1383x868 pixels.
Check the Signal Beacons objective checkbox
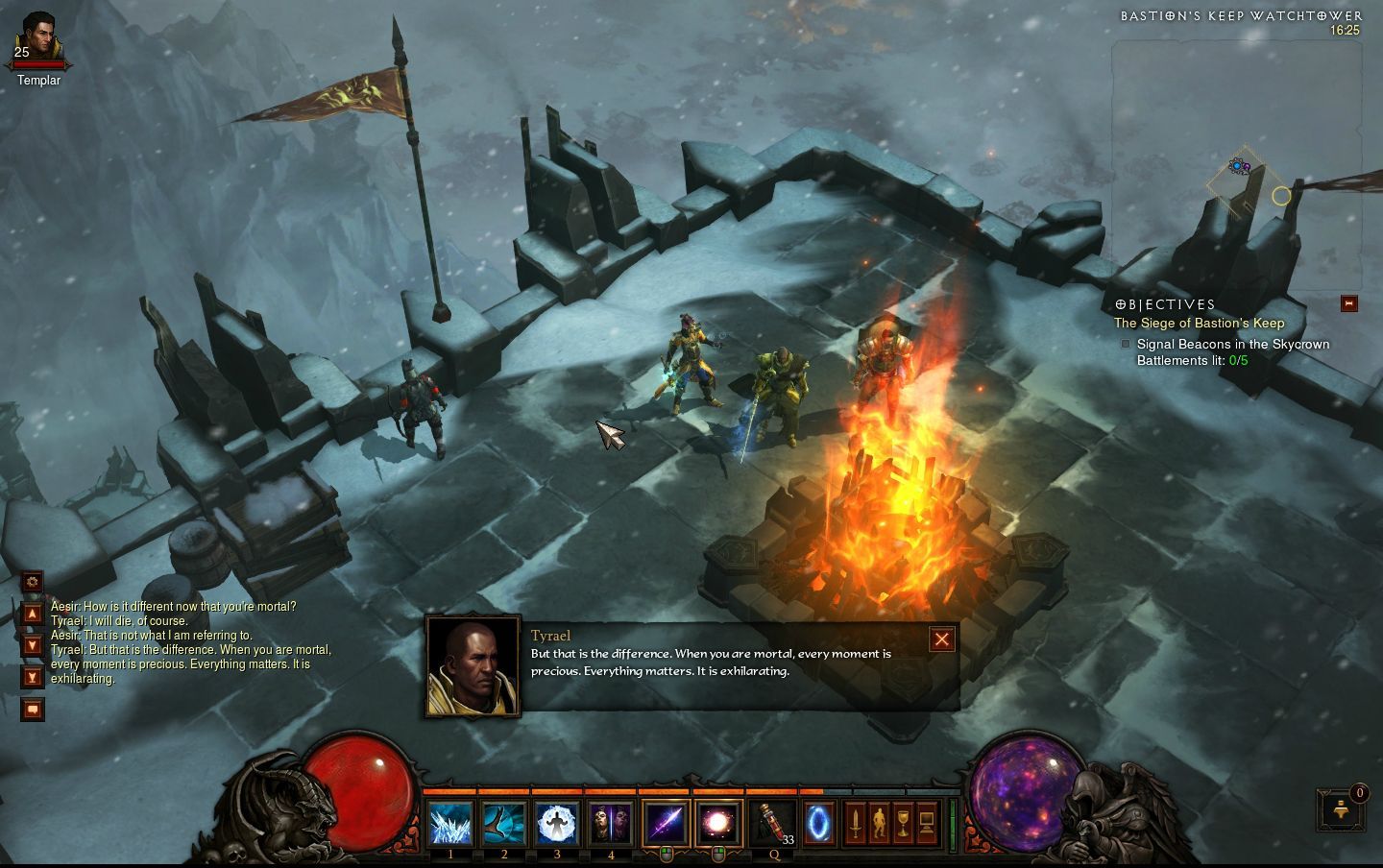click(x=1126, y=344)
